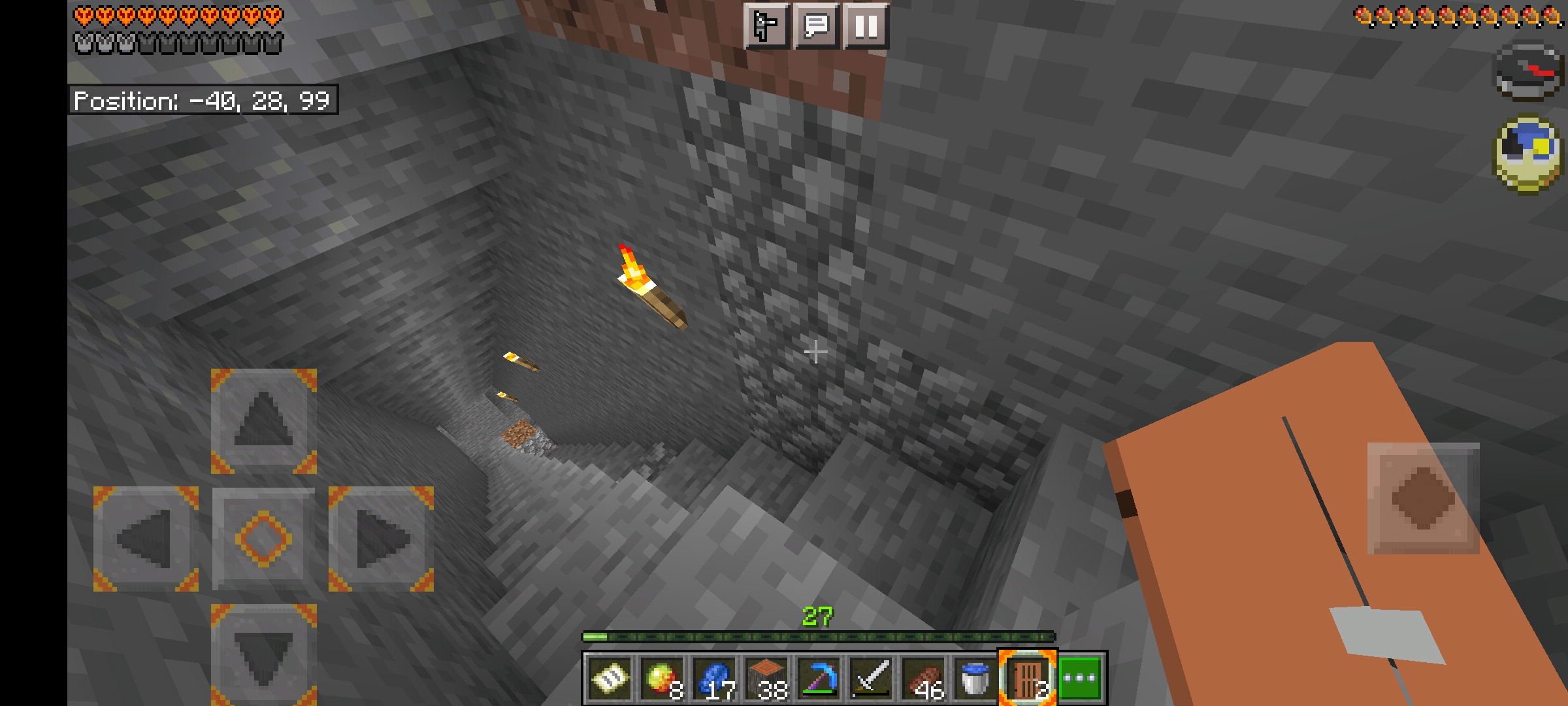Select the golden apple stack of 8
The image size is (1568, 706).
[x=662, y=679]
